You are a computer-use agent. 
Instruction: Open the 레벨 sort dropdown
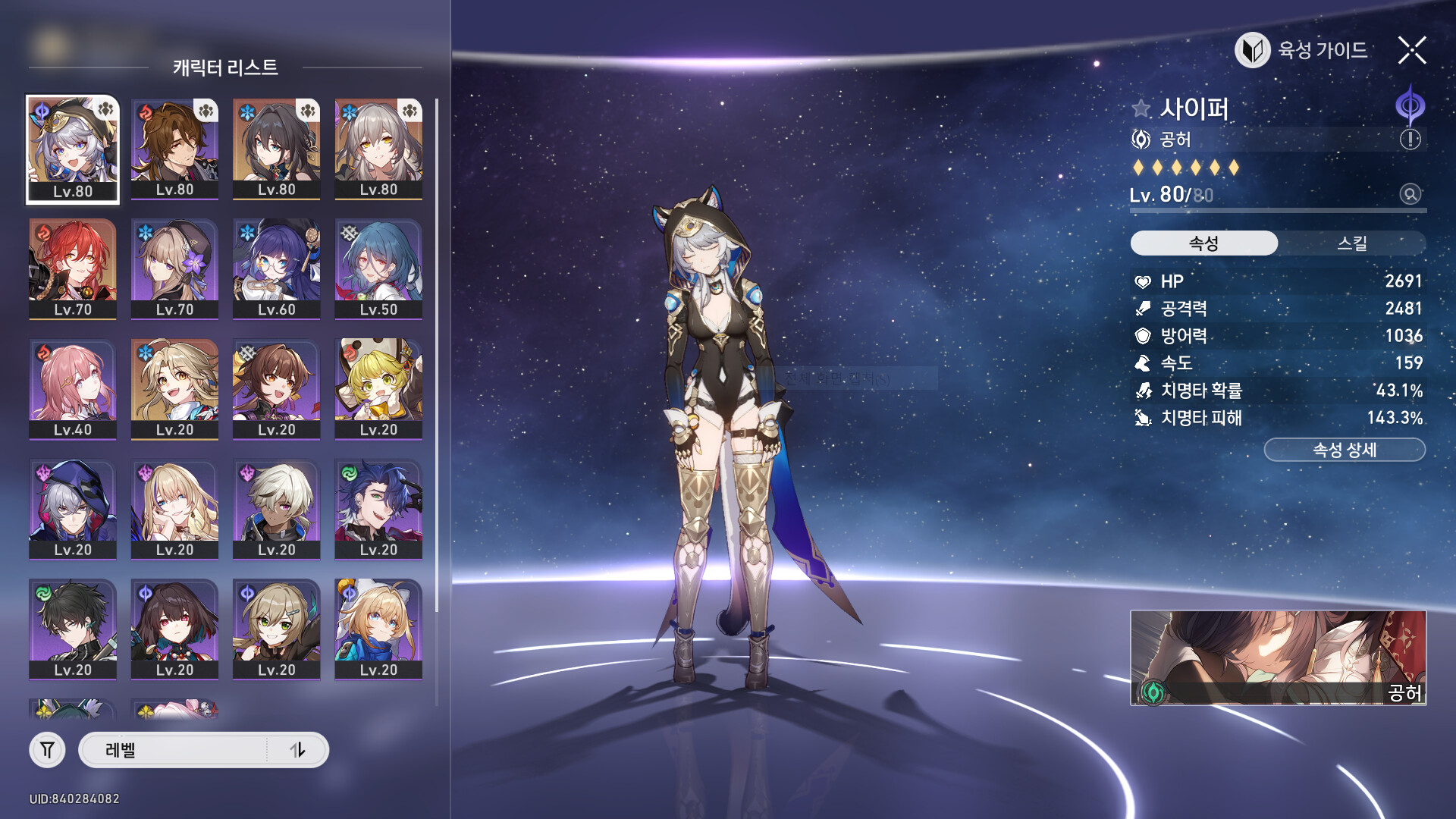tap(173, 750)
